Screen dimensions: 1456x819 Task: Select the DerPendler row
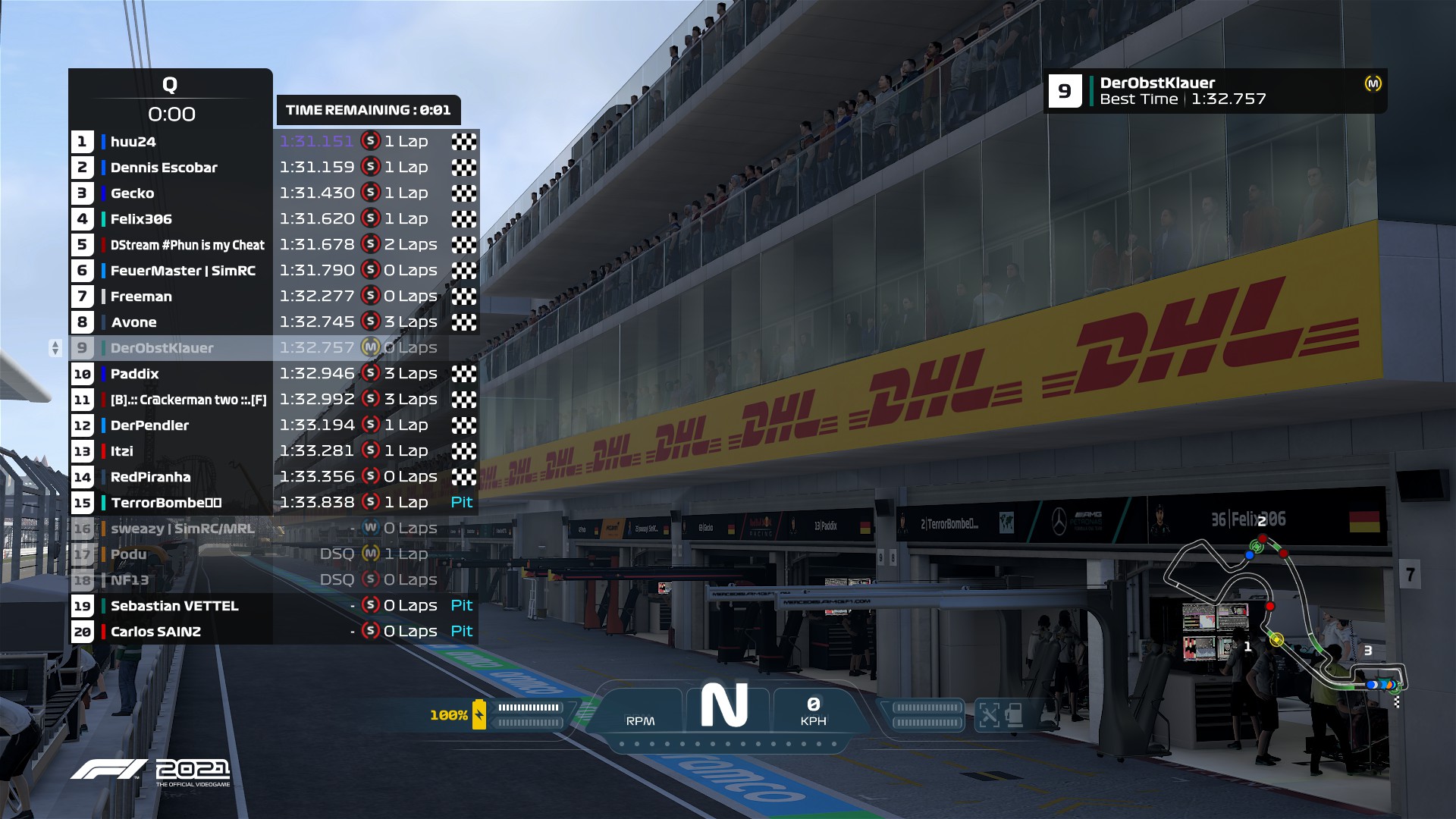149,425
